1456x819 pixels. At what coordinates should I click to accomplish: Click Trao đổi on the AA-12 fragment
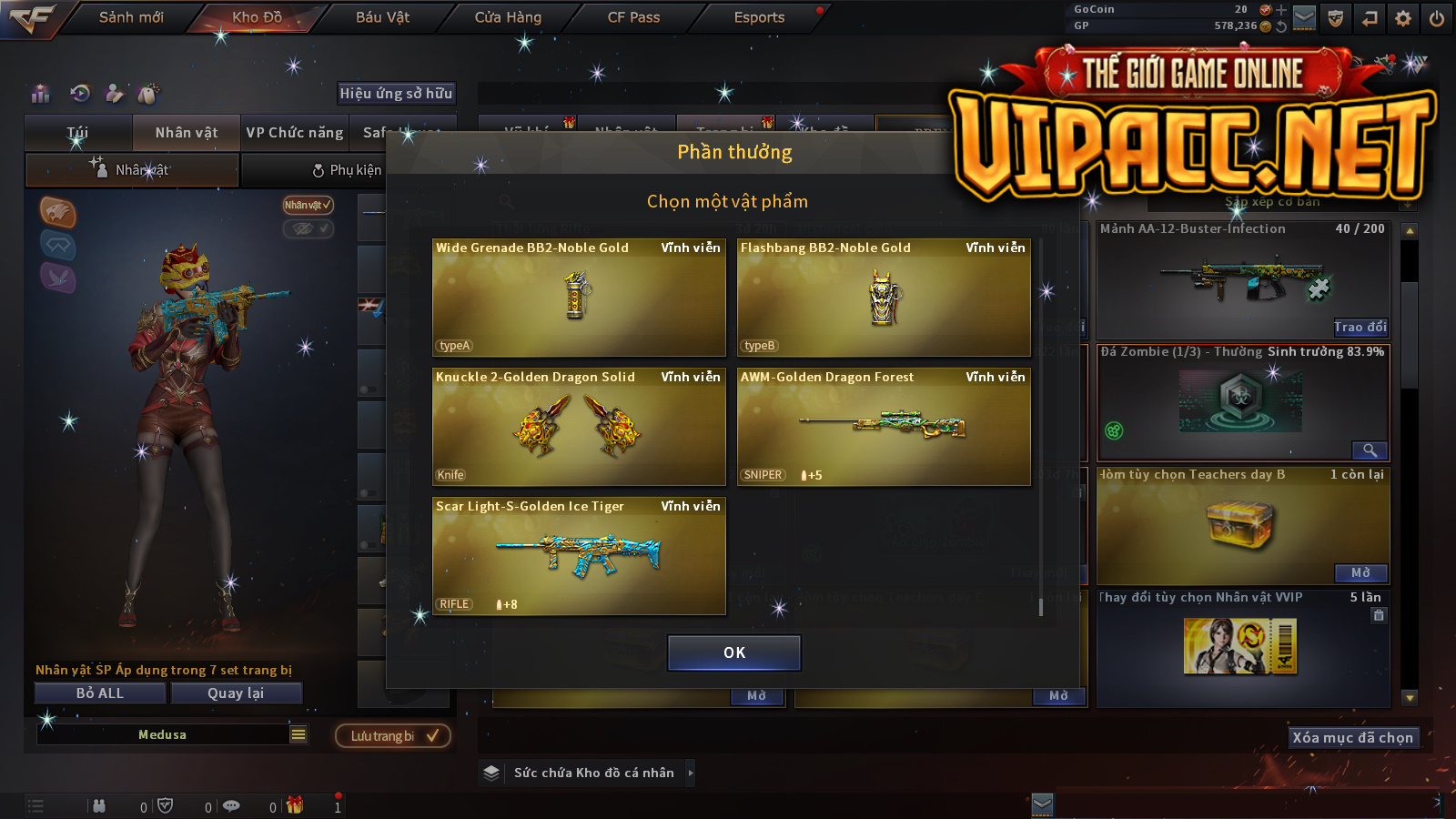click(x=1360, y=328)
